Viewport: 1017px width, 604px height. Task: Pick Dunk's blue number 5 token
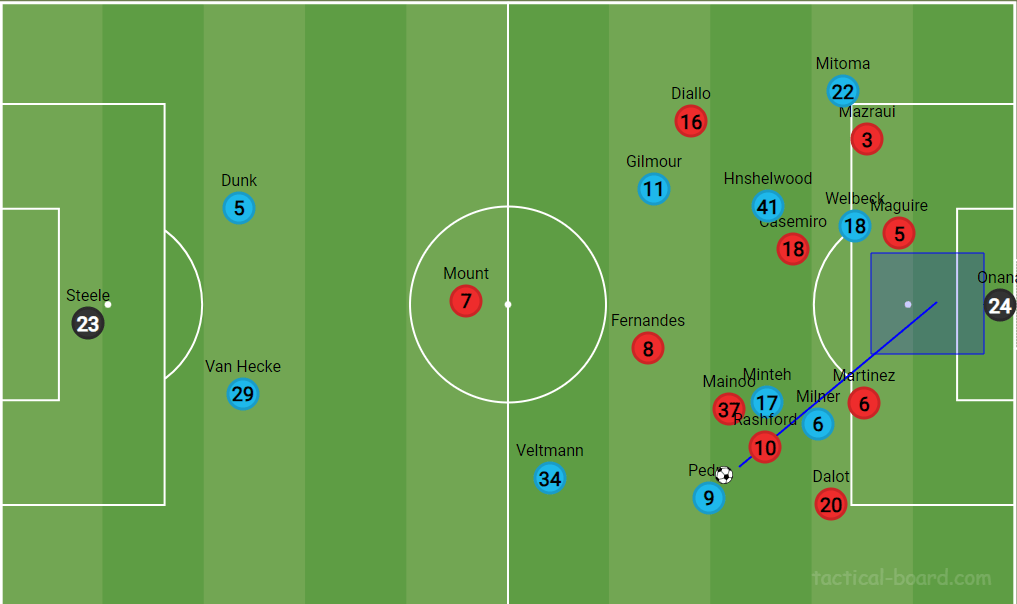pos(239,208)
